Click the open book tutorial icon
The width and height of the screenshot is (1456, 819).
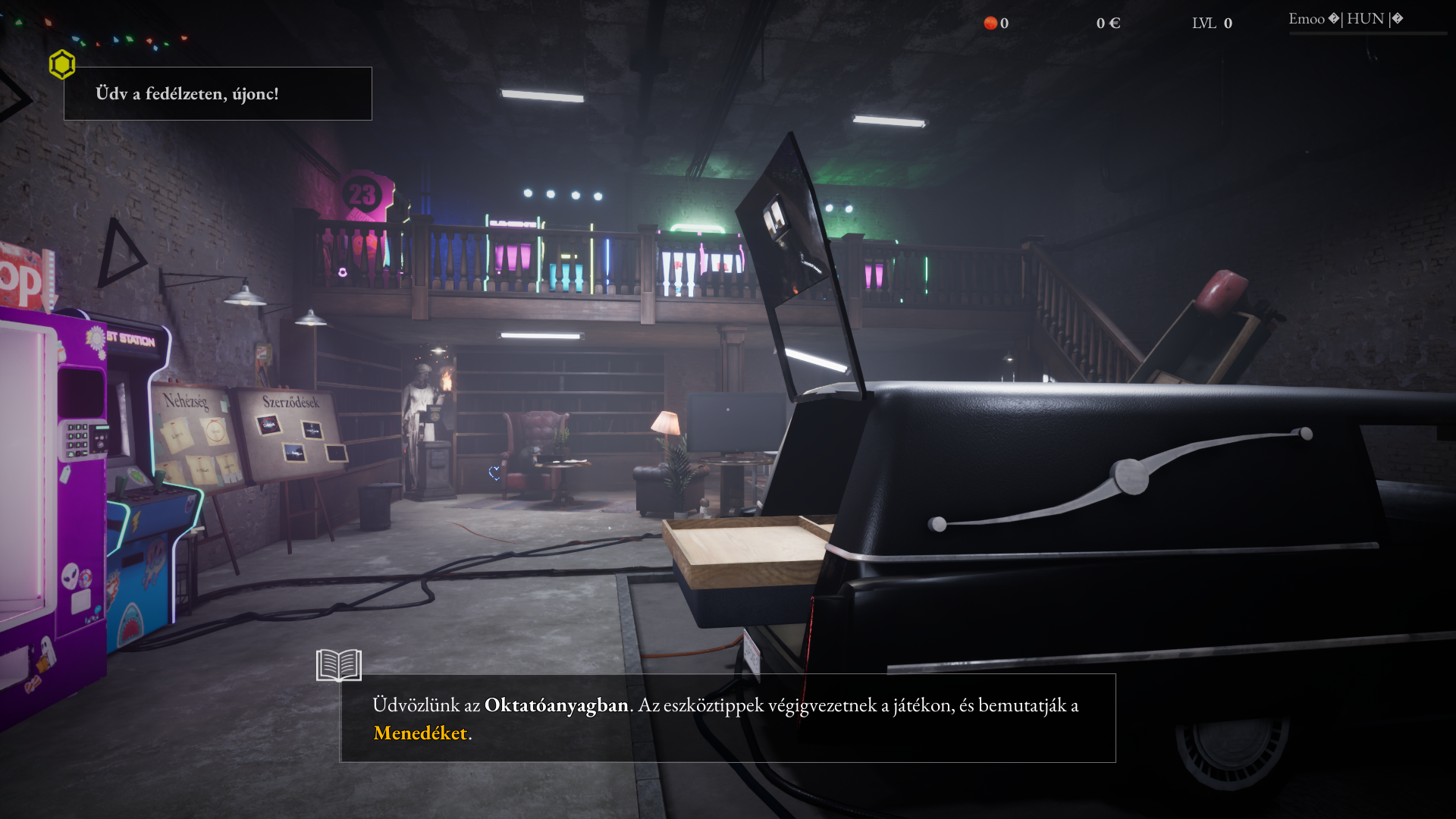(x=338, y=665)
